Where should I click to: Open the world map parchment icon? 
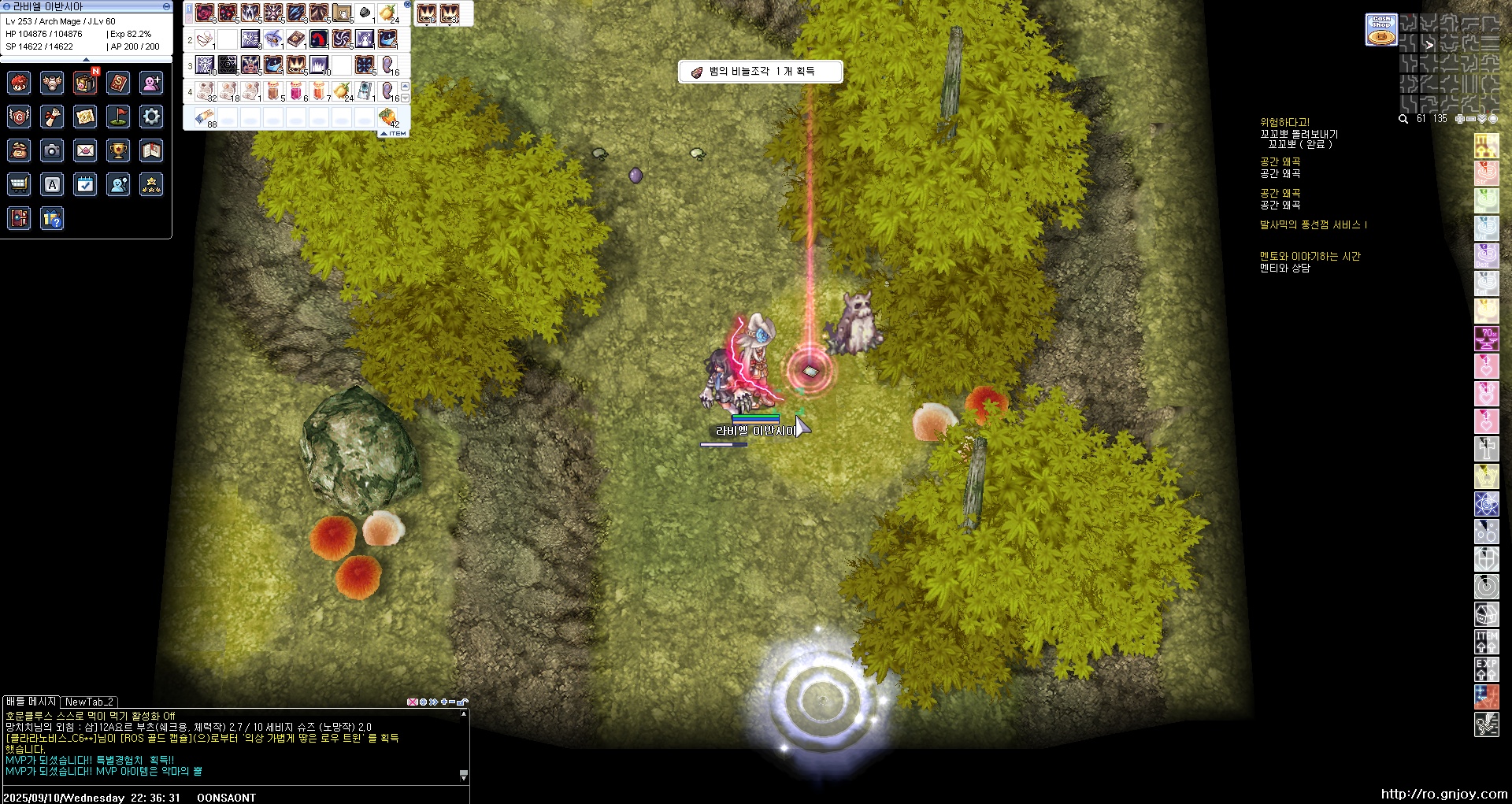pyautogui.click(x=85, y=117)
